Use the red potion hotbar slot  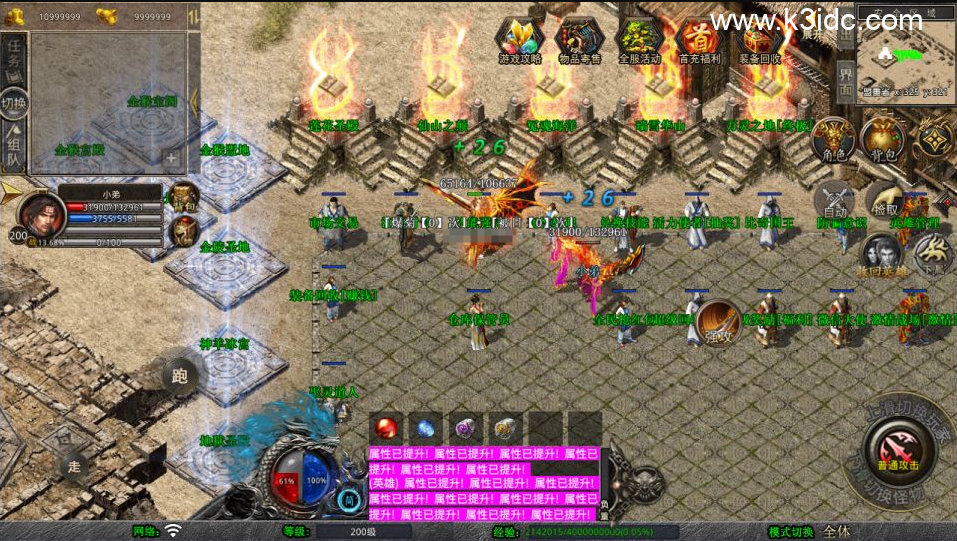click(x=386, y=428)
